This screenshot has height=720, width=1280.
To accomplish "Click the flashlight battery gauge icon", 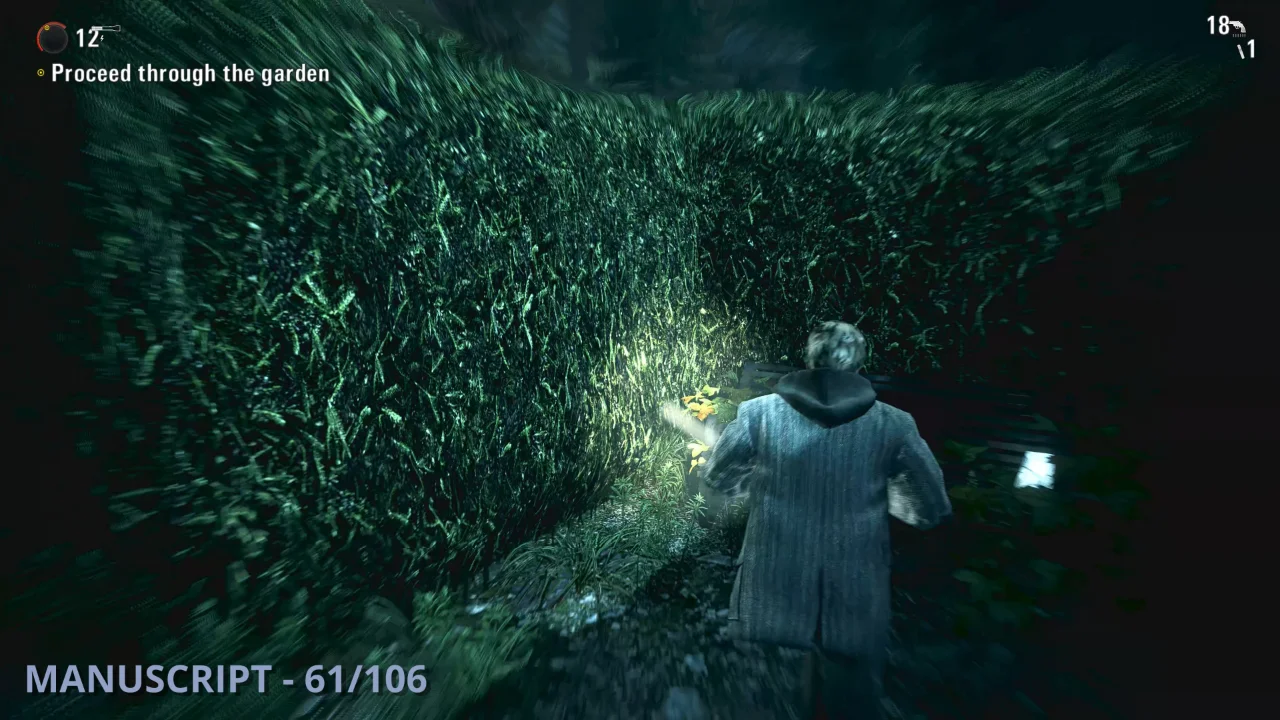I will 52,38.
